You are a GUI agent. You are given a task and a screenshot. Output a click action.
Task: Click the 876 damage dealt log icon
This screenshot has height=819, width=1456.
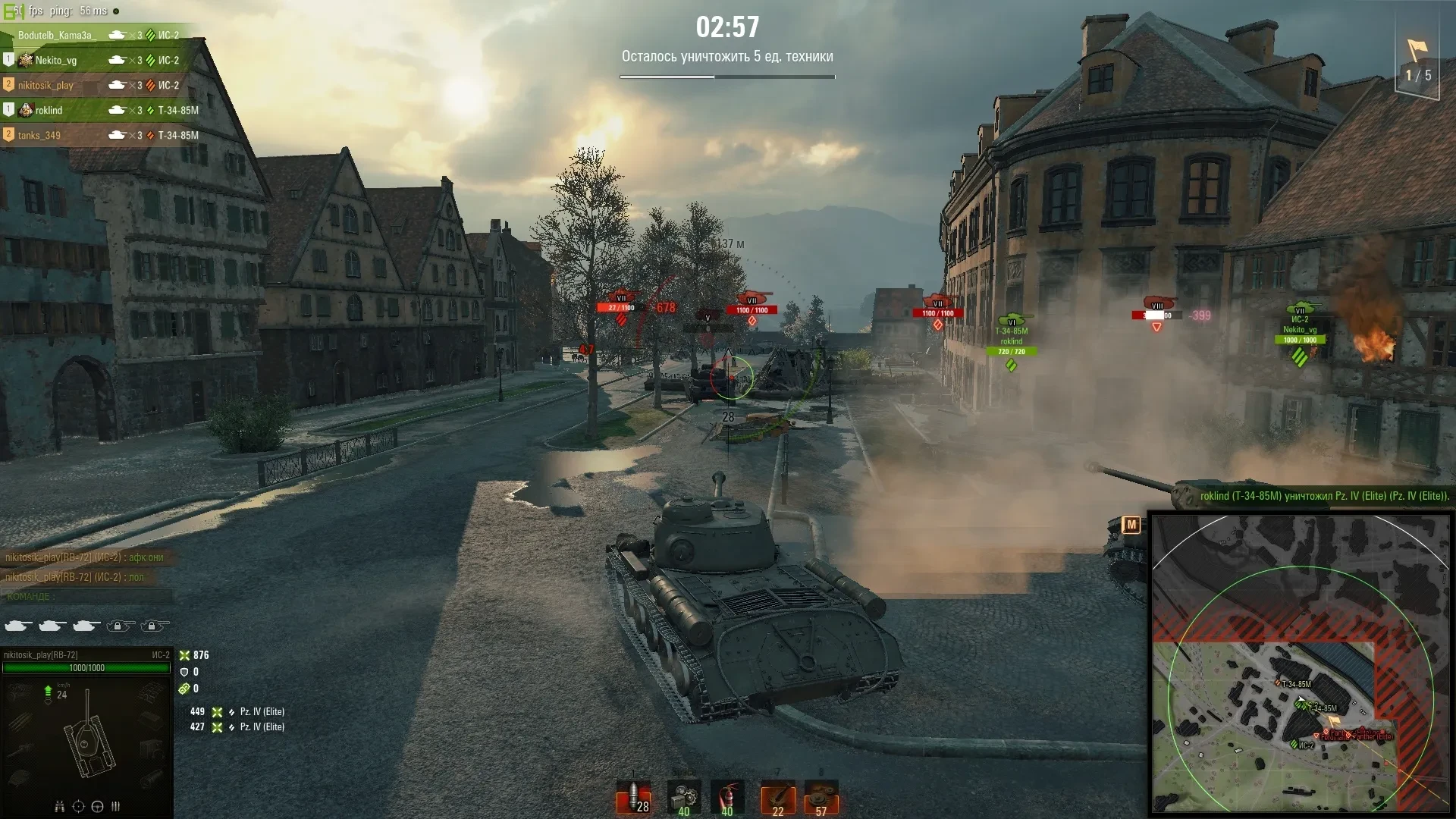[x=184, y=655]
